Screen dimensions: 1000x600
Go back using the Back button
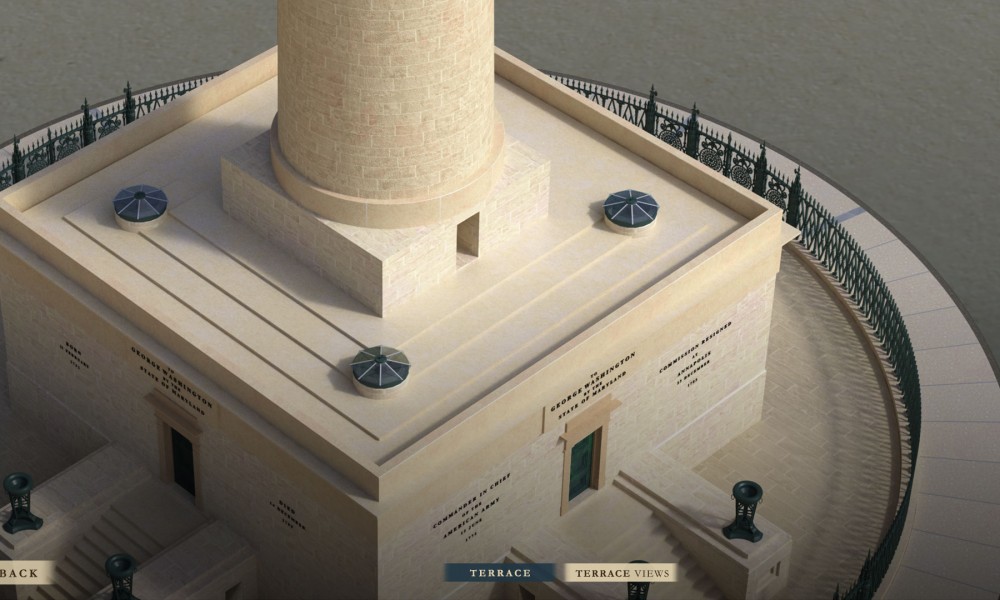[22, 572]
